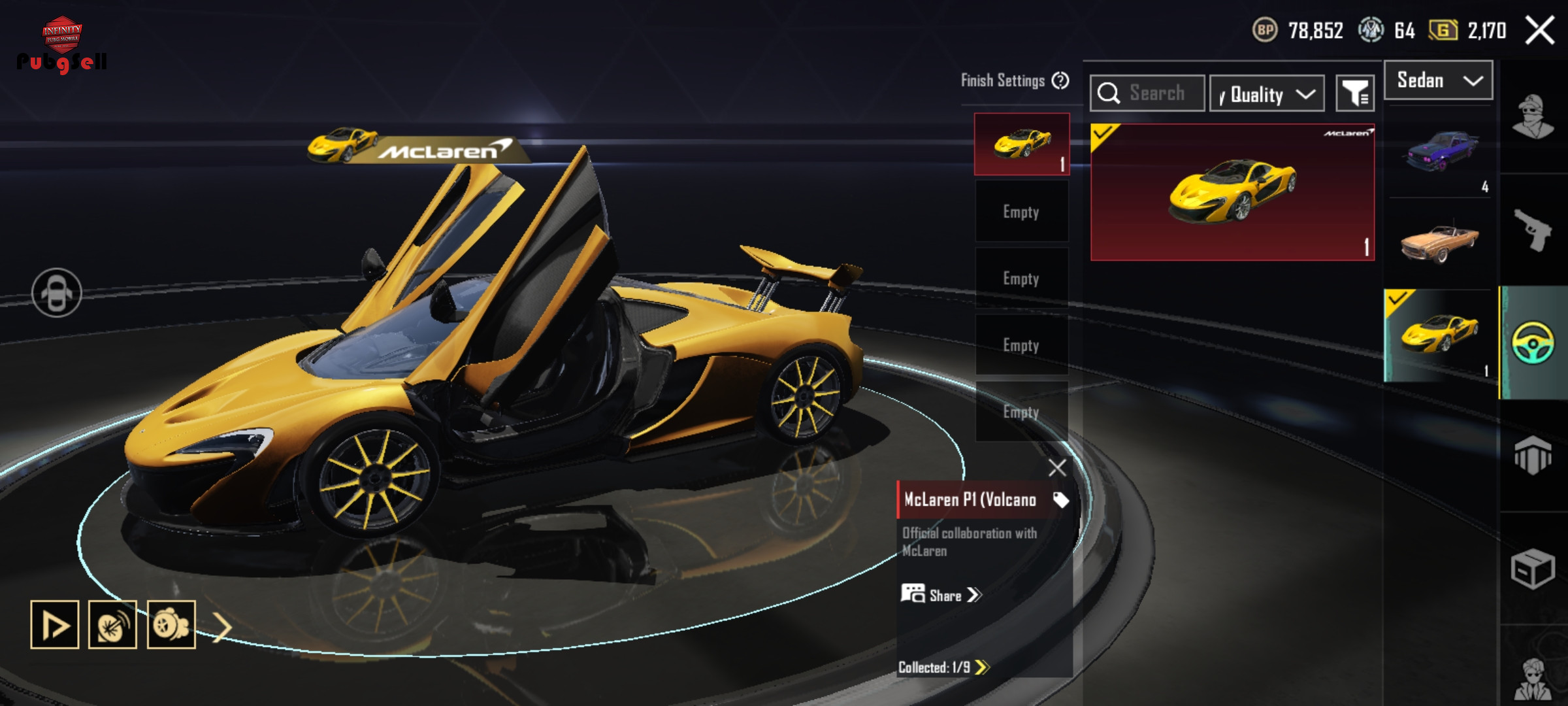
Task: Show Finish Settings help info
Action: pos(1060,80)
